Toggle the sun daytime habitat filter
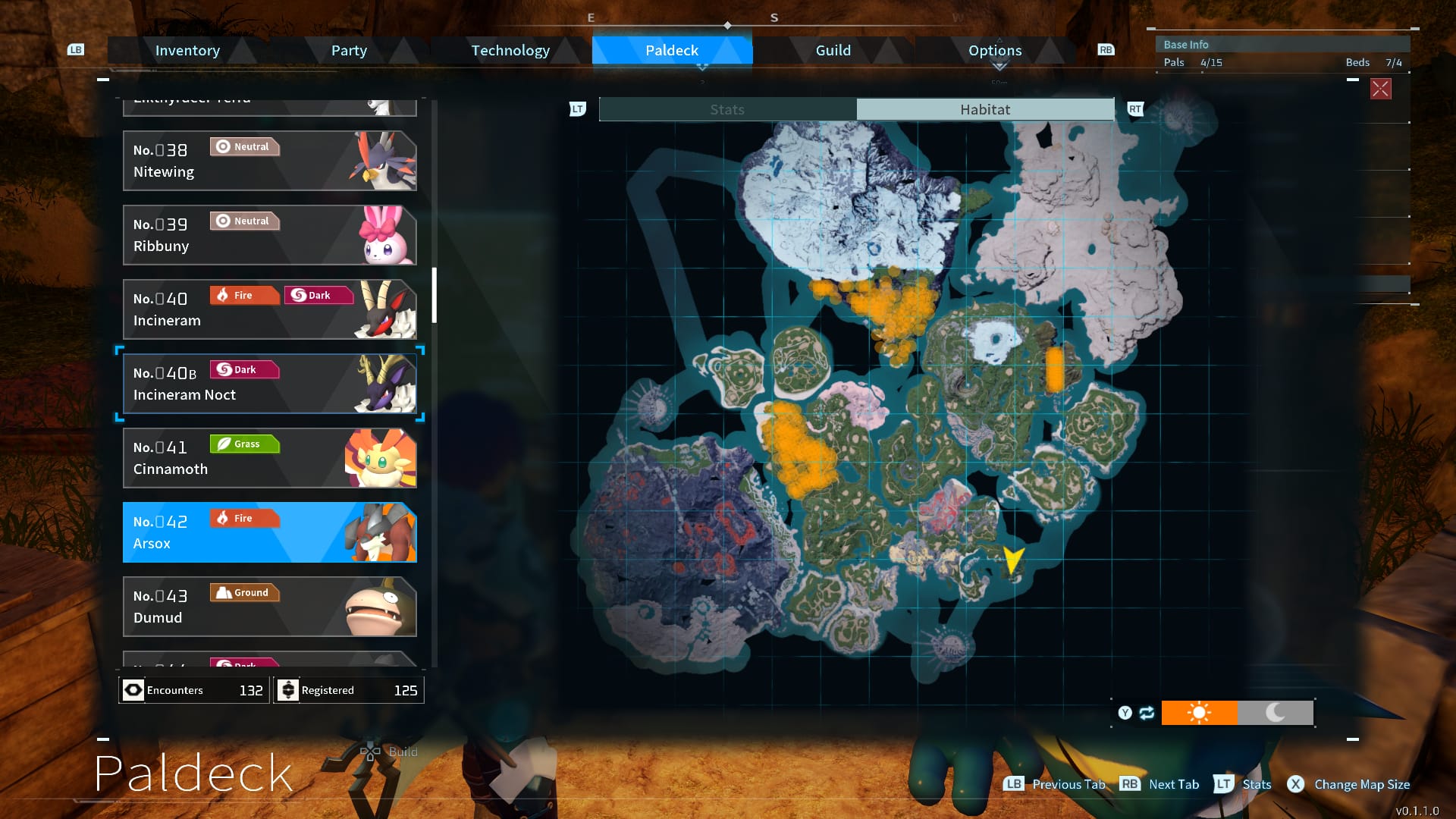This screenshot has width=1456, height=819. (1200, 713)
